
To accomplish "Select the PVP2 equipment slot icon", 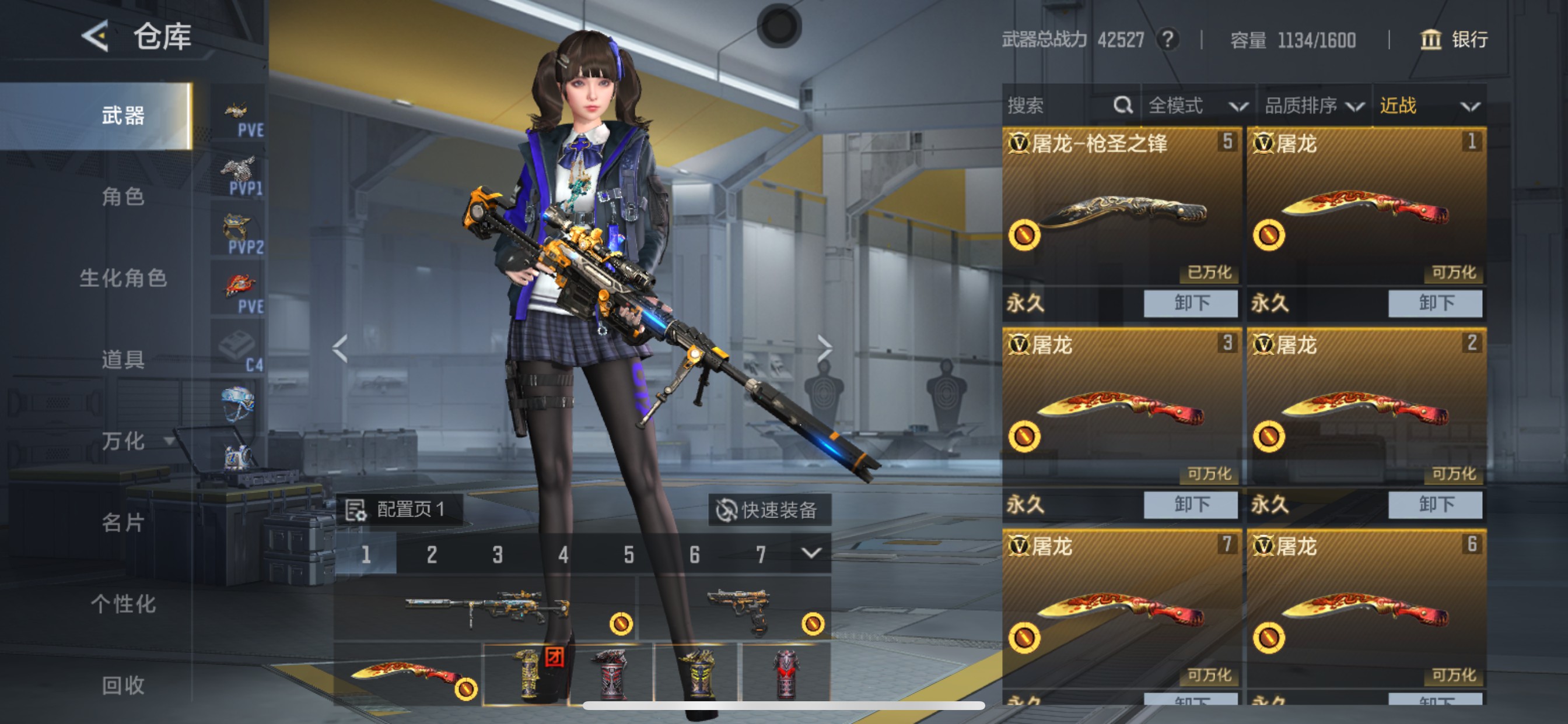I will [237, 226].
